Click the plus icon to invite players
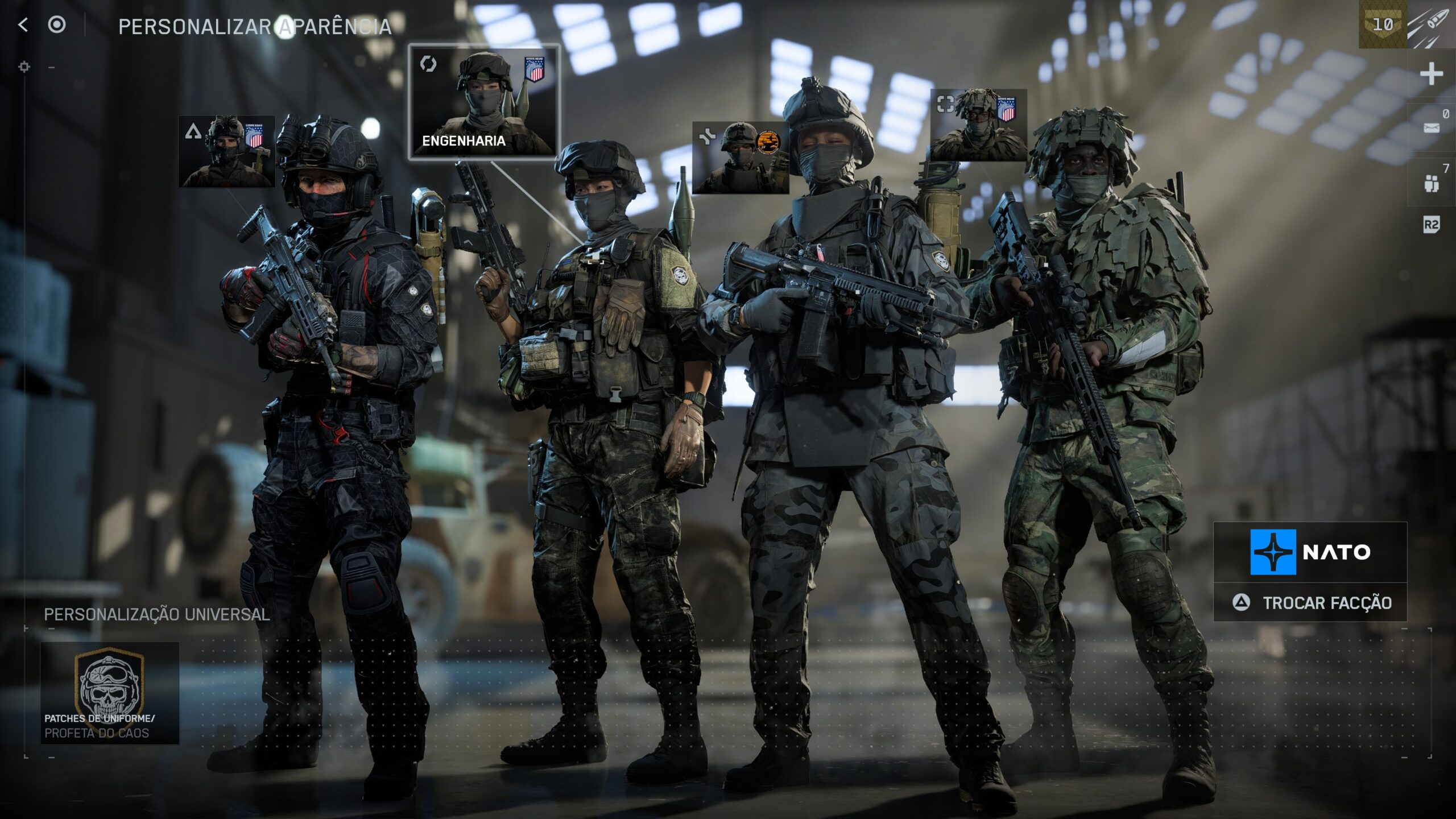Image resolution: width=1456 pixels, height=819 pixels. click(1431, 75)
